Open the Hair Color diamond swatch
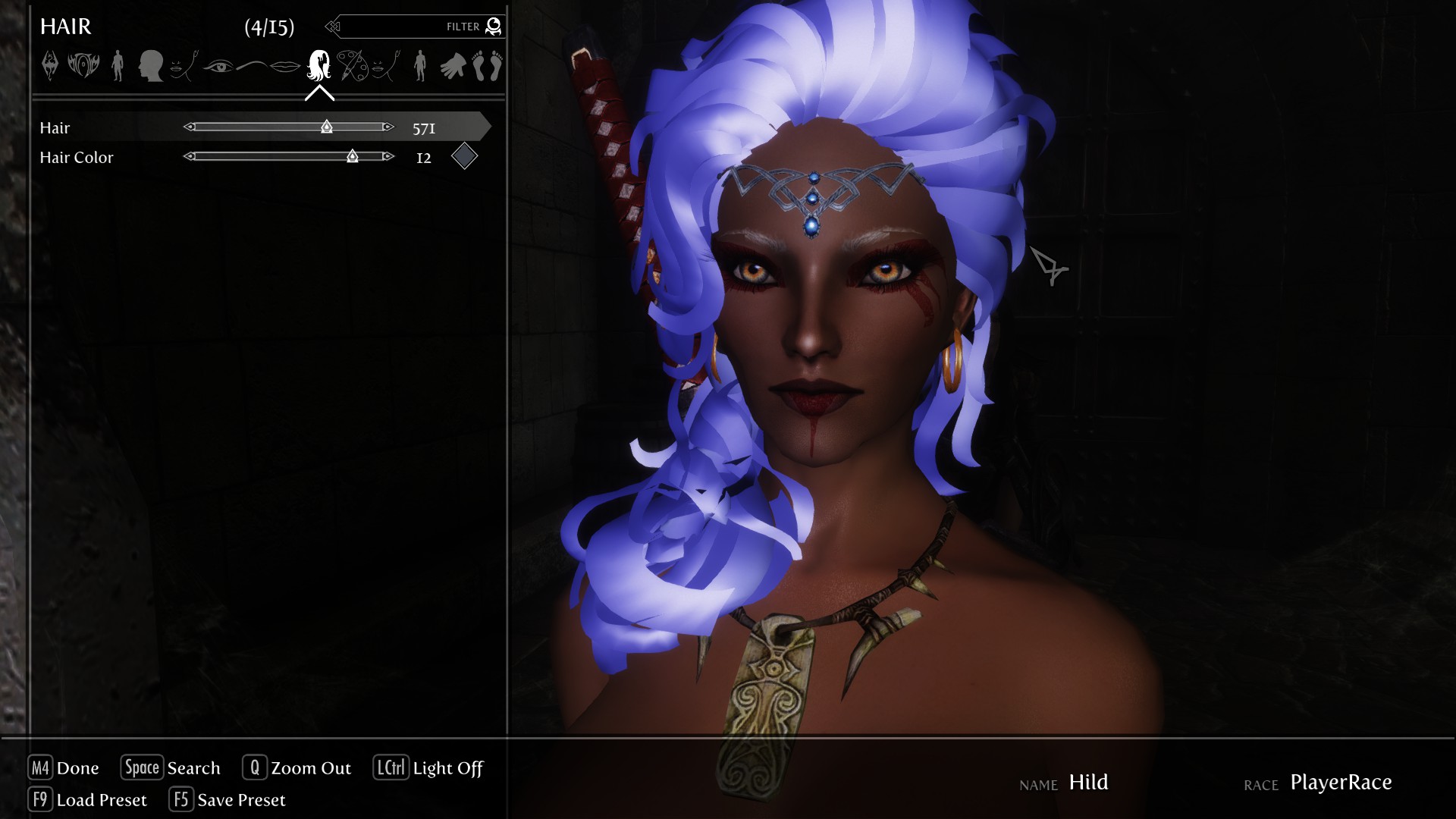The width and height of the screenshot is (1456, 819). 464,157
